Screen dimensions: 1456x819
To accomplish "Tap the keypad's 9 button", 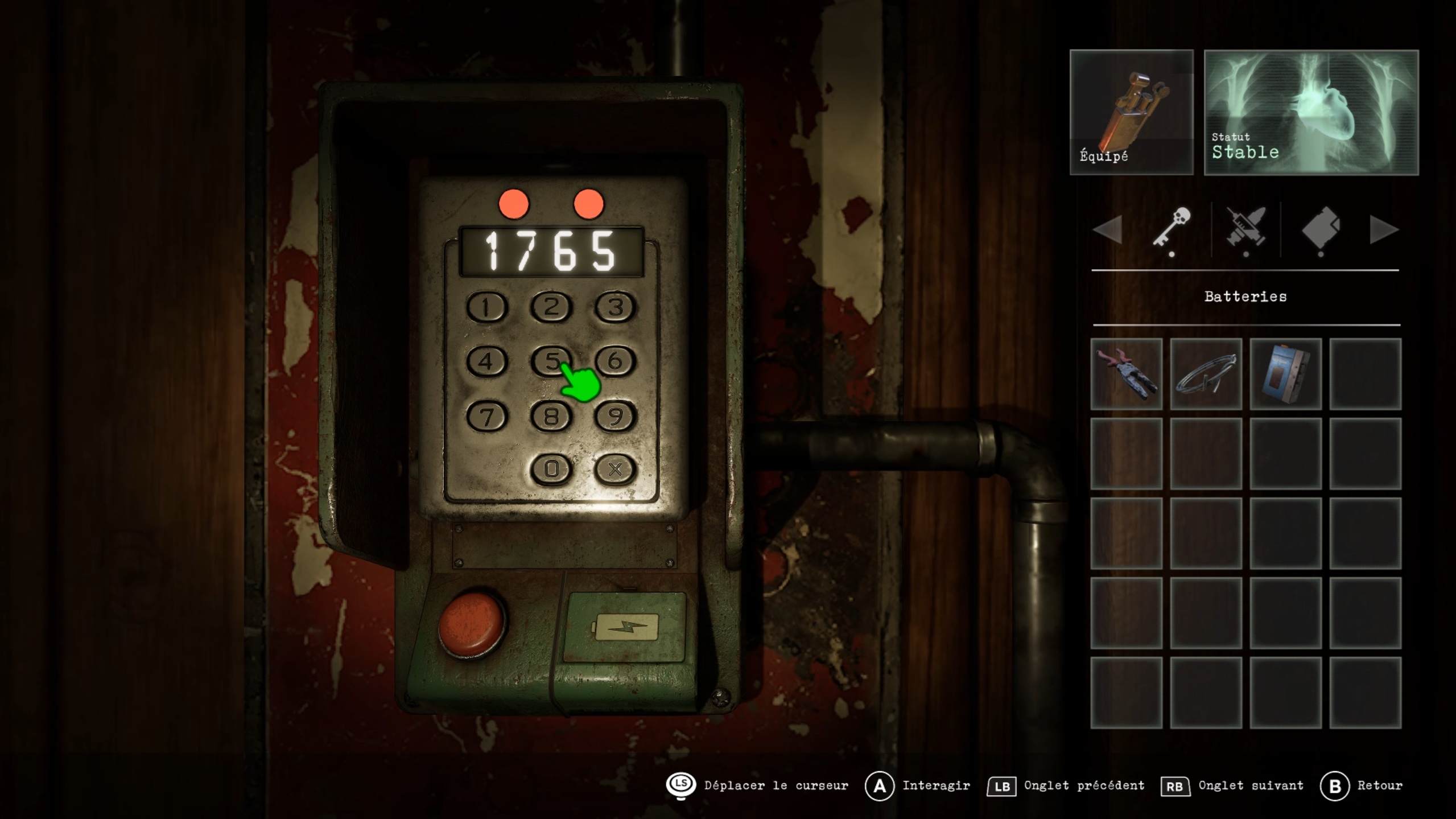I will (615, 416).
